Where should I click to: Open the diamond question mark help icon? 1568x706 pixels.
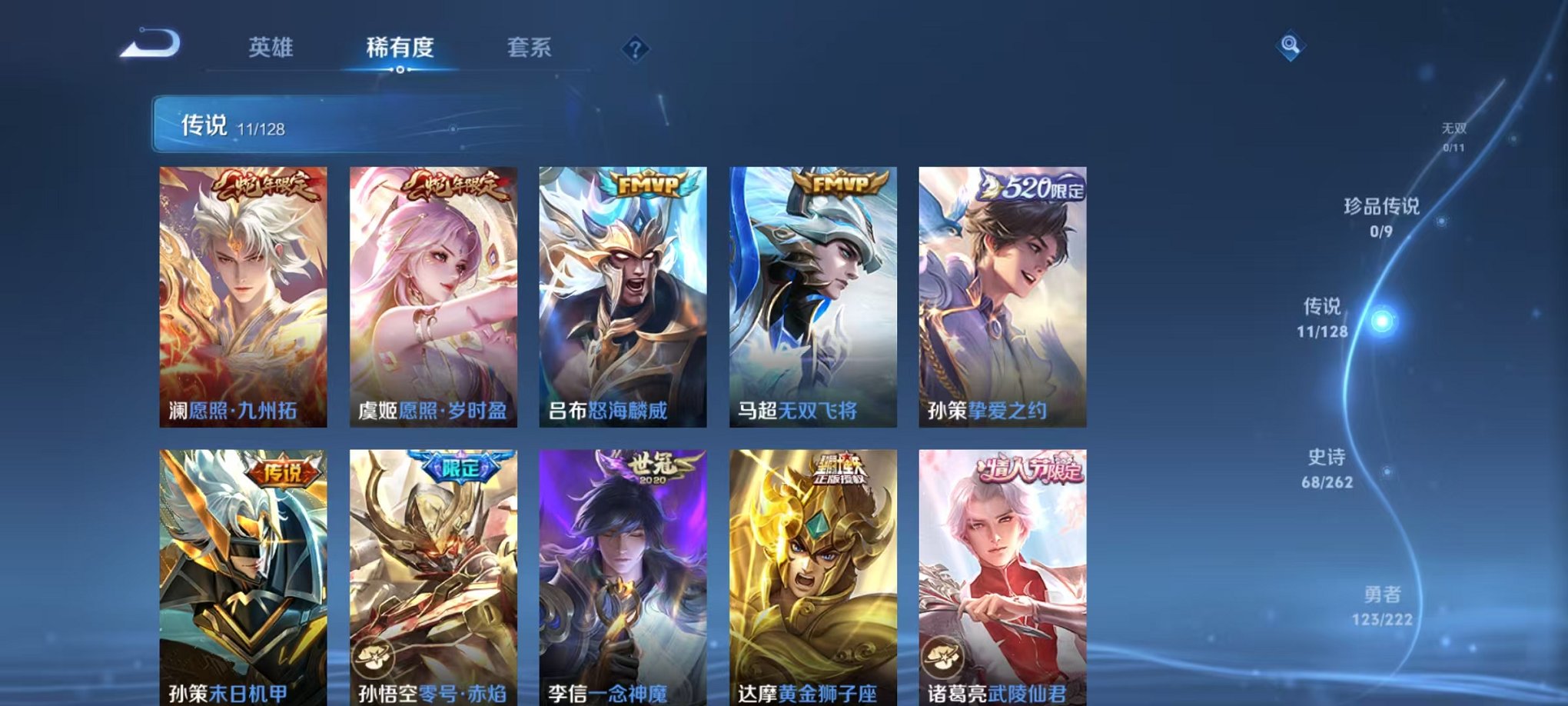click(635, 48)
